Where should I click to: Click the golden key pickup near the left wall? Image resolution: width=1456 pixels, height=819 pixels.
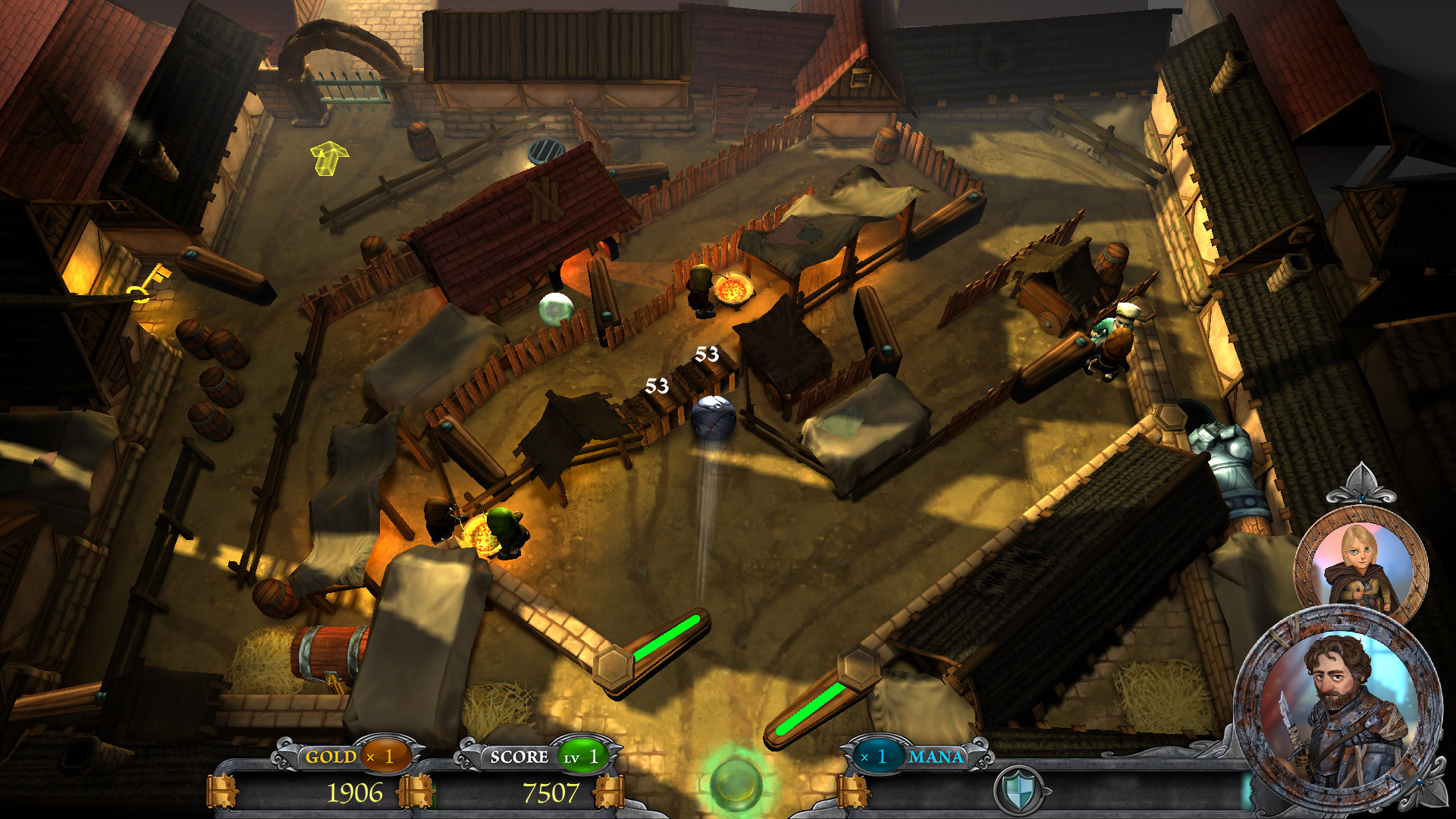coord(149,284)
